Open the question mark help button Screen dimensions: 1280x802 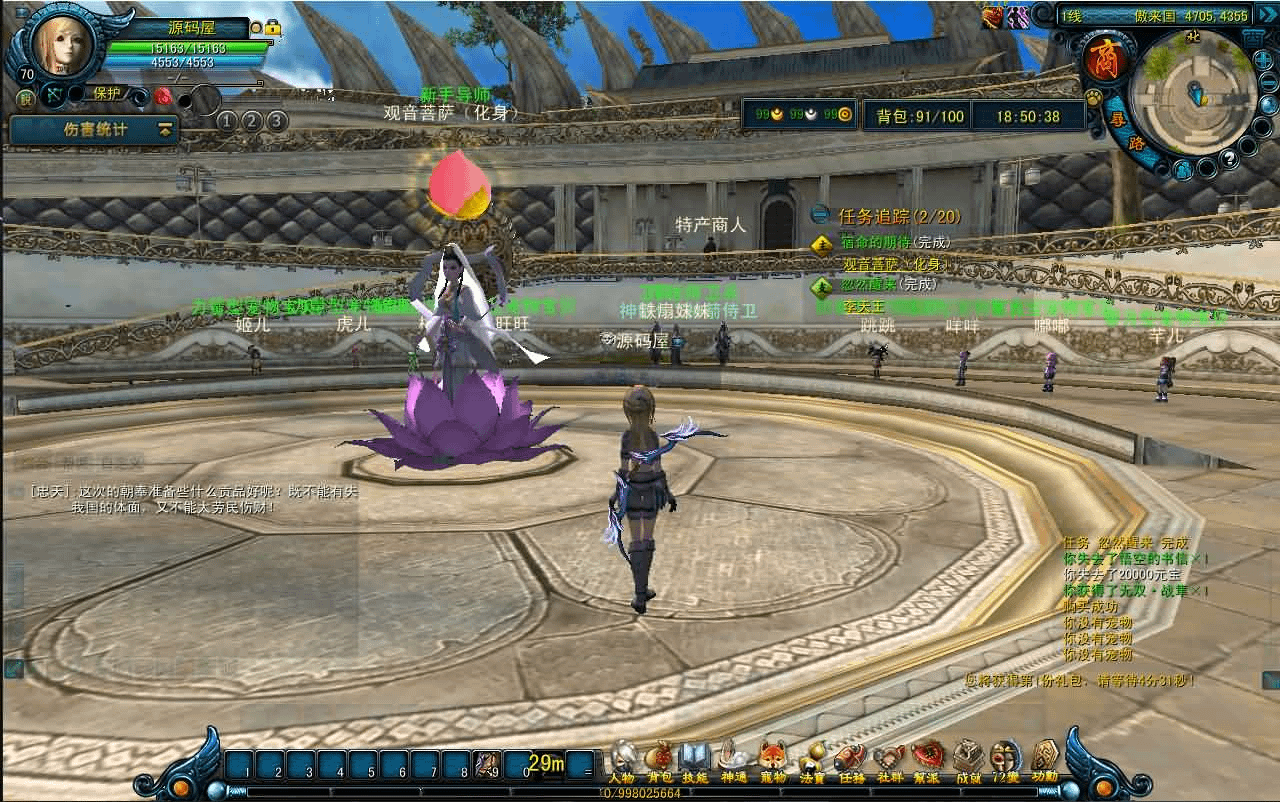coord(1230,158)
